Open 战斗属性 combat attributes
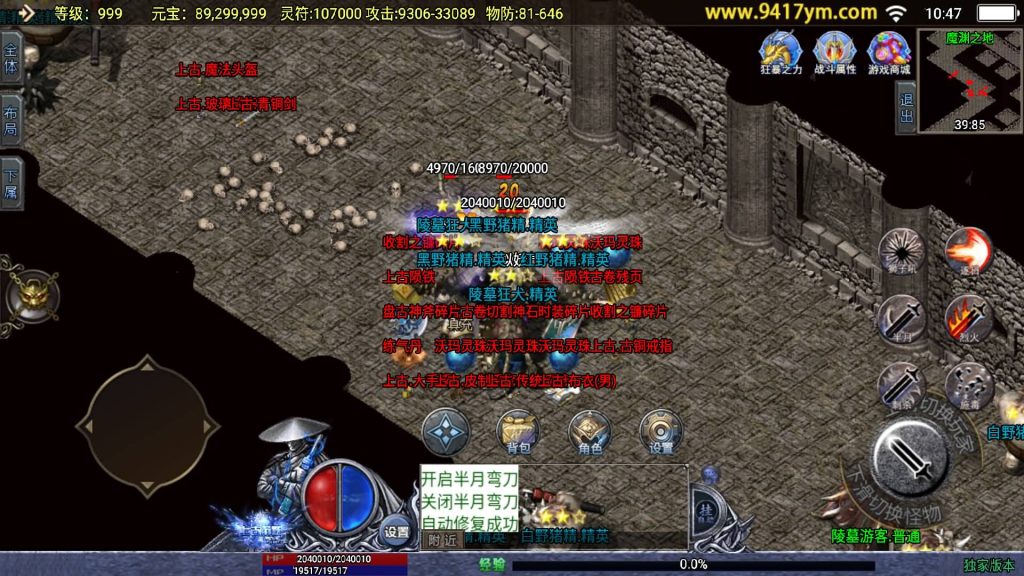This screenshot has height=576, width=1024. pyautogui.click(x=834, y=52)
